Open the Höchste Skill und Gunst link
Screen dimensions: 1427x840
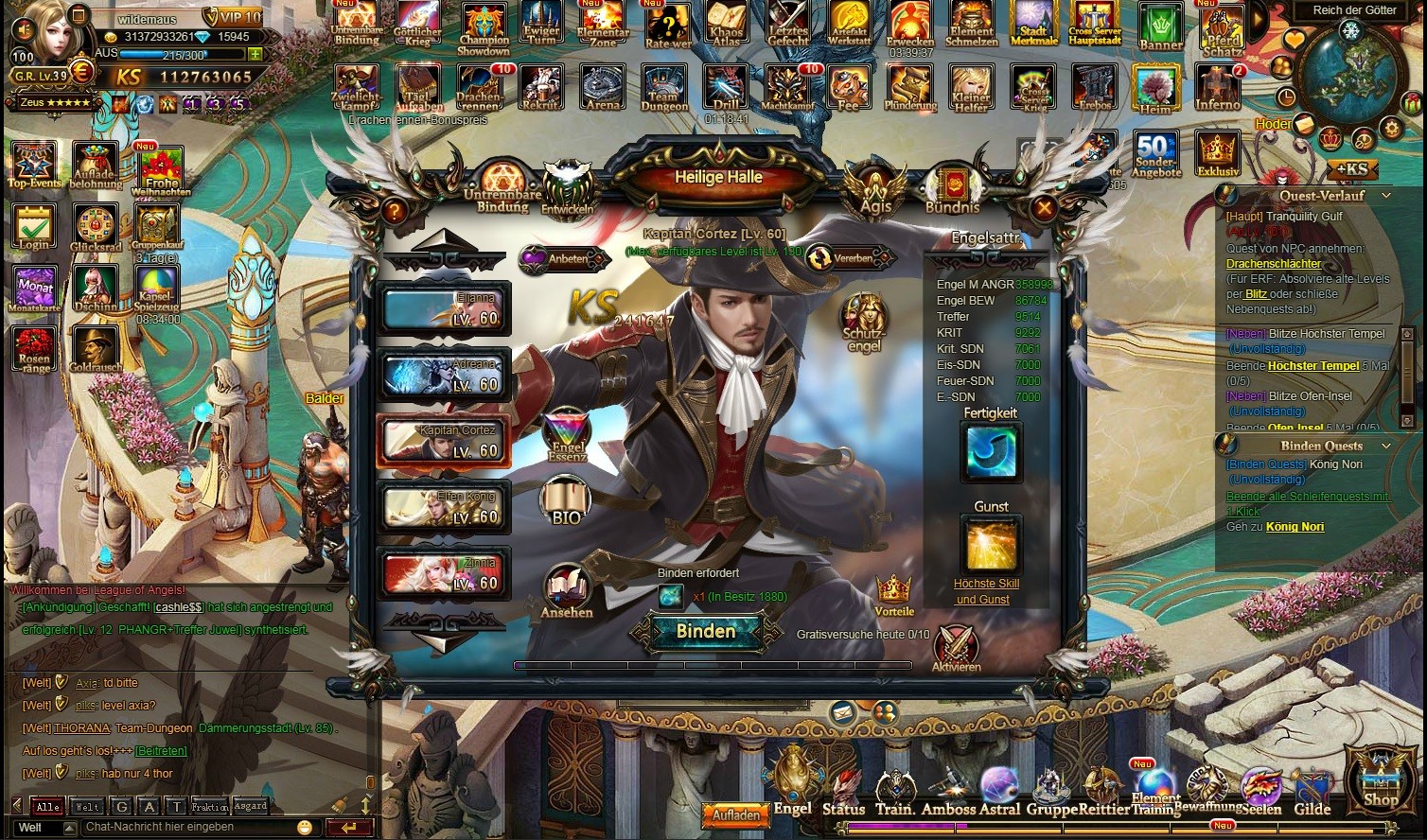pos(986,591)
